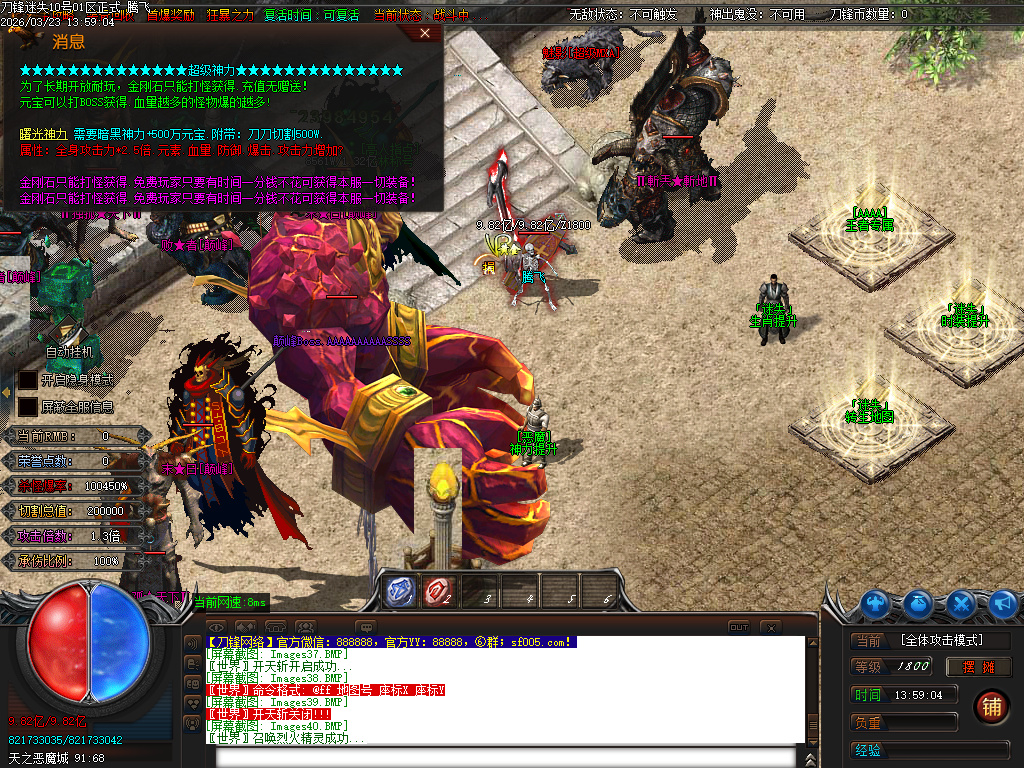This screenshot has height=768, width=1024.
Task: Click the eye icon above chat
Action: (216, 627)
